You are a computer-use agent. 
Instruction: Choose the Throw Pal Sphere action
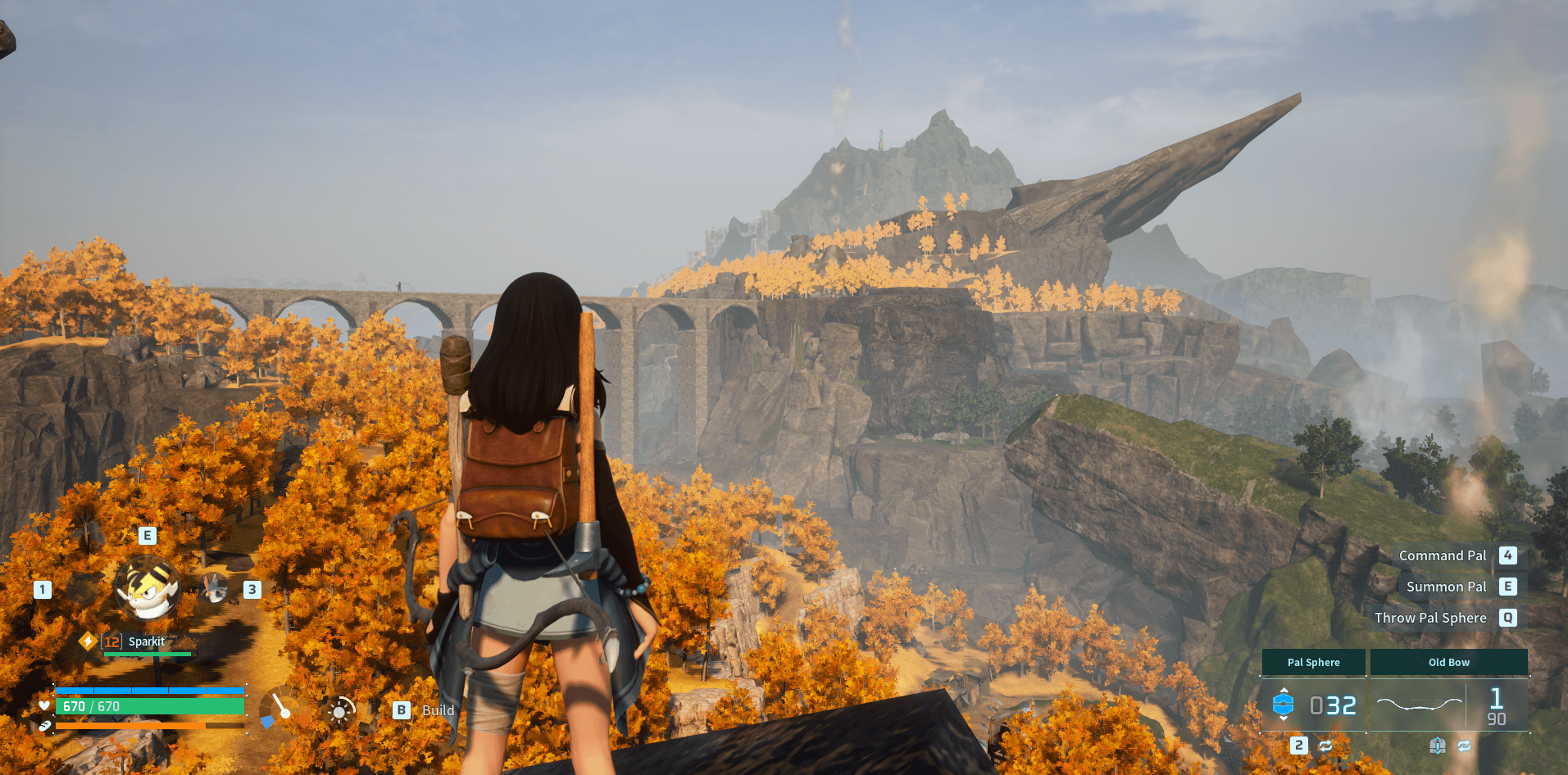tap(1430, 618)
